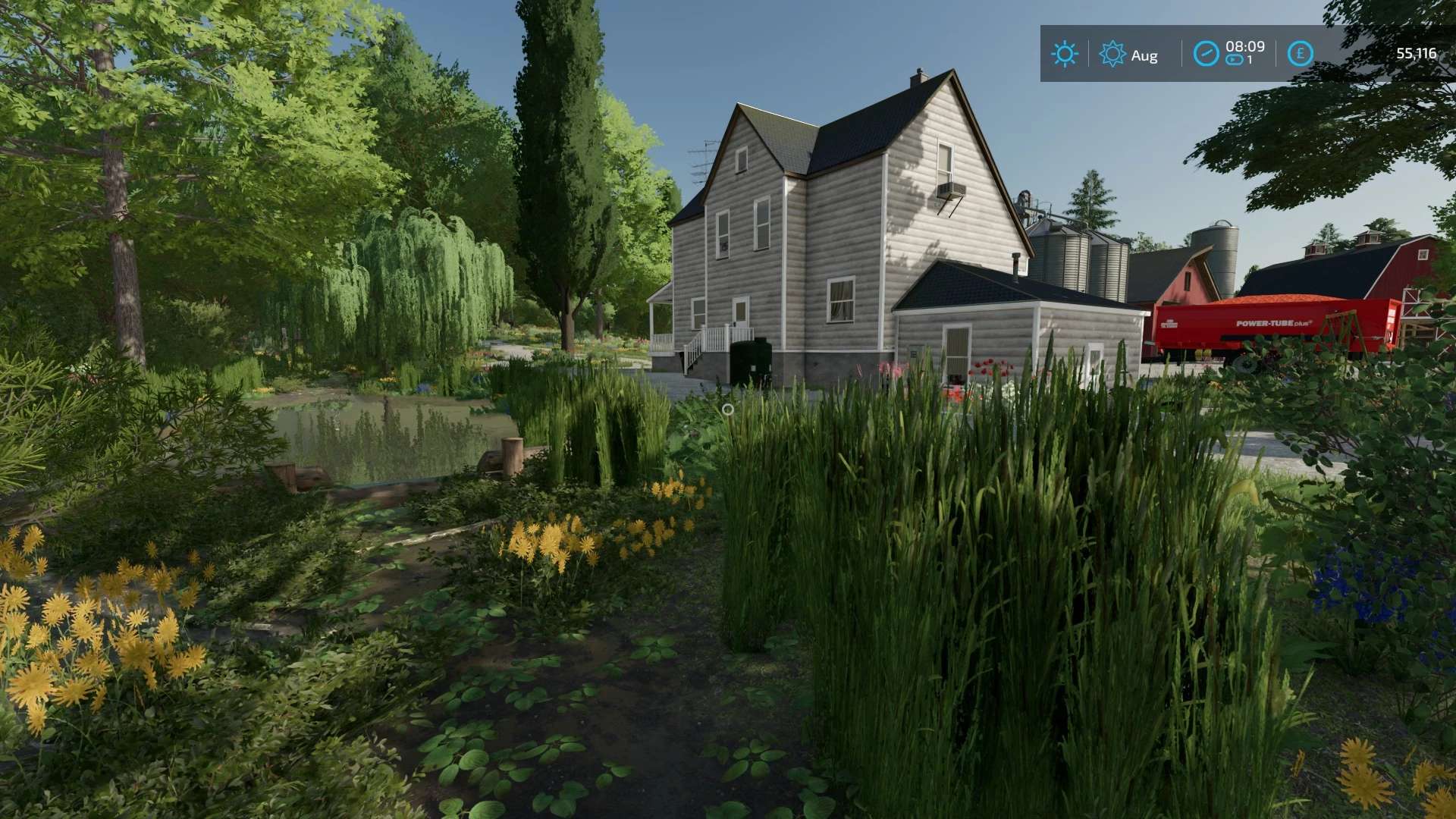The width and height of the screenshot is (1456, 819).
Task: Select the August season sun icon
Action: pos(1112,54)
